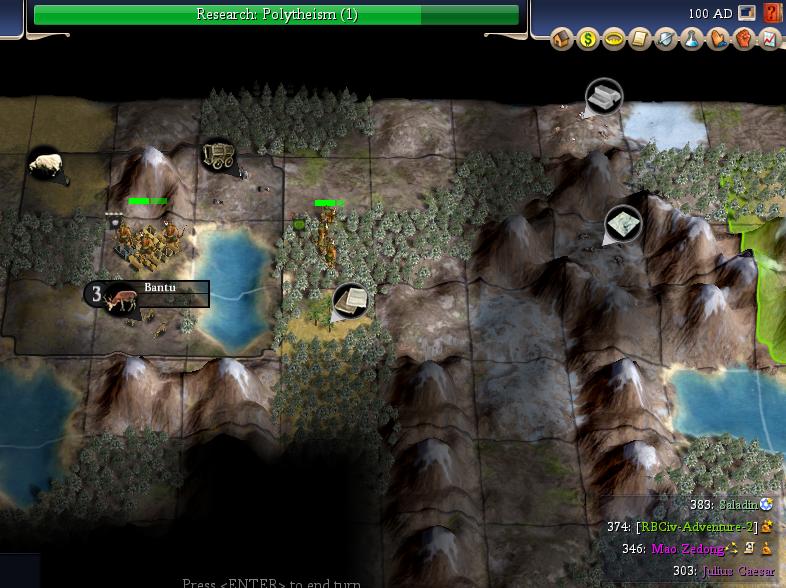Open the Info screen chart icon
Screen dimensions: 786x588
coord(769,40)
